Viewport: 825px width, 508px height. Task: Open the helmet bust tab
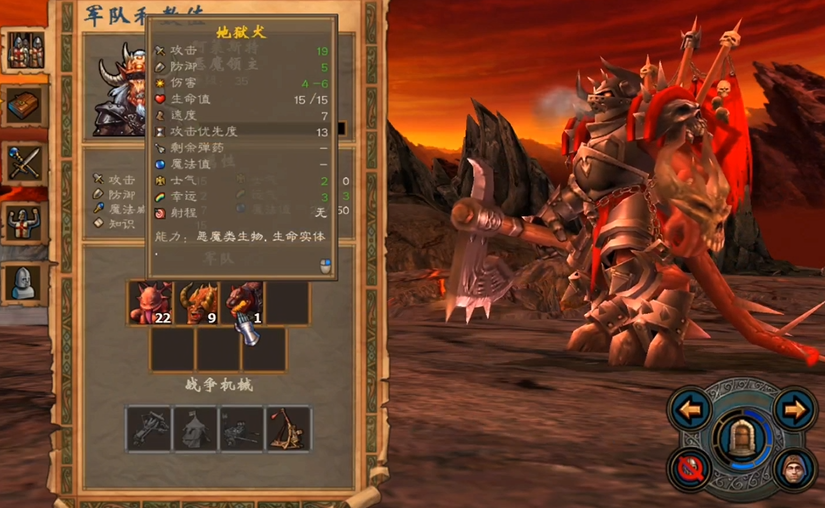(25, 282)
